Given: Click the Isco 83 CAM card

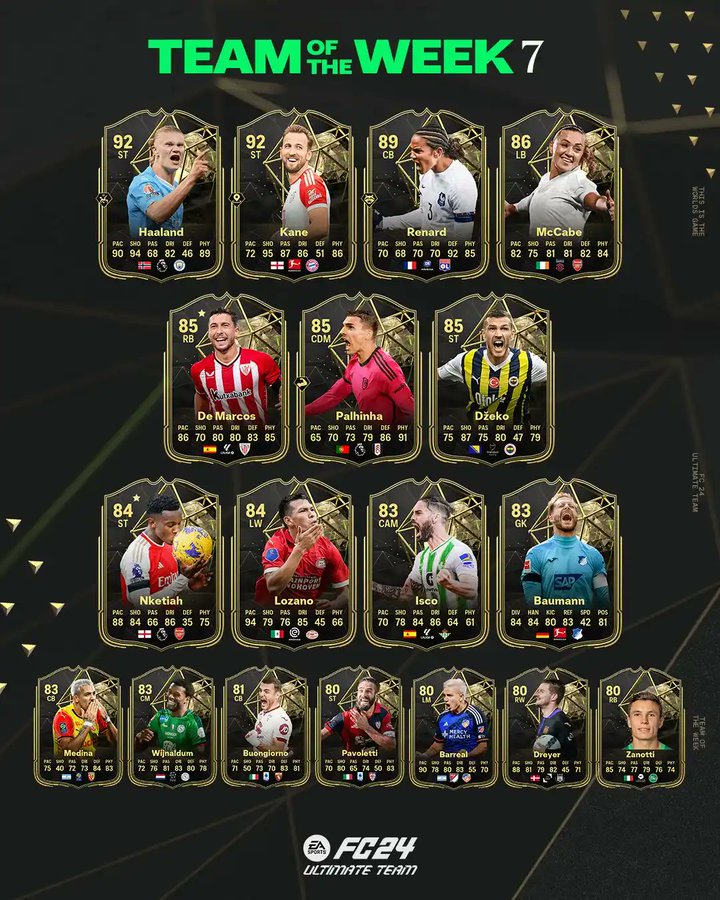Looking at the screenshot, I should coord(427,562).
